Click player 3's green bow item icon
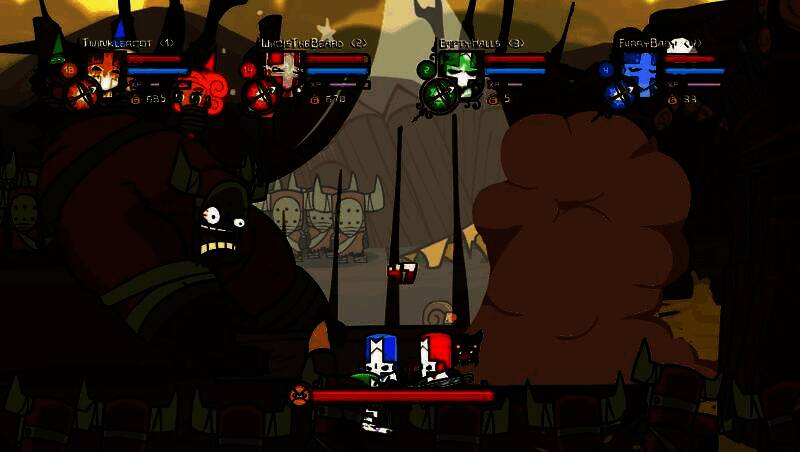The width and height of the screenshot is (800, 452). (440, 96)
